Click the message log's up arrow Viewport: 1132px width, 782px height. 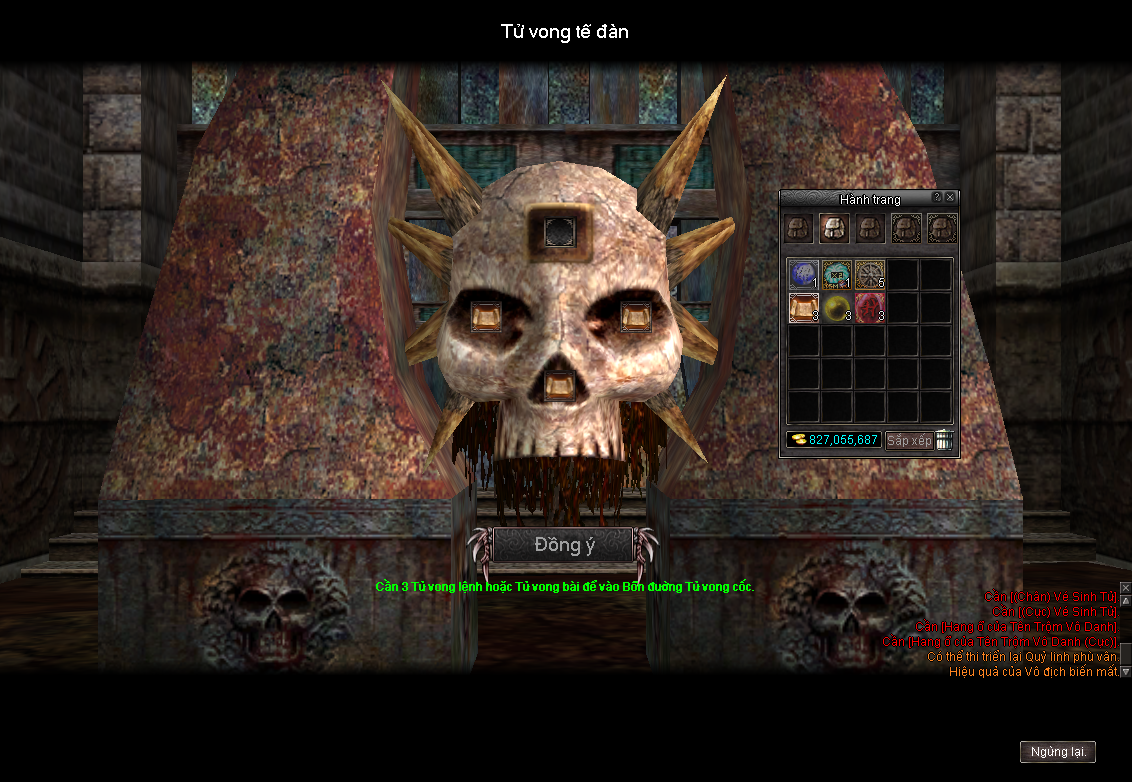(x=1125, y=600)
